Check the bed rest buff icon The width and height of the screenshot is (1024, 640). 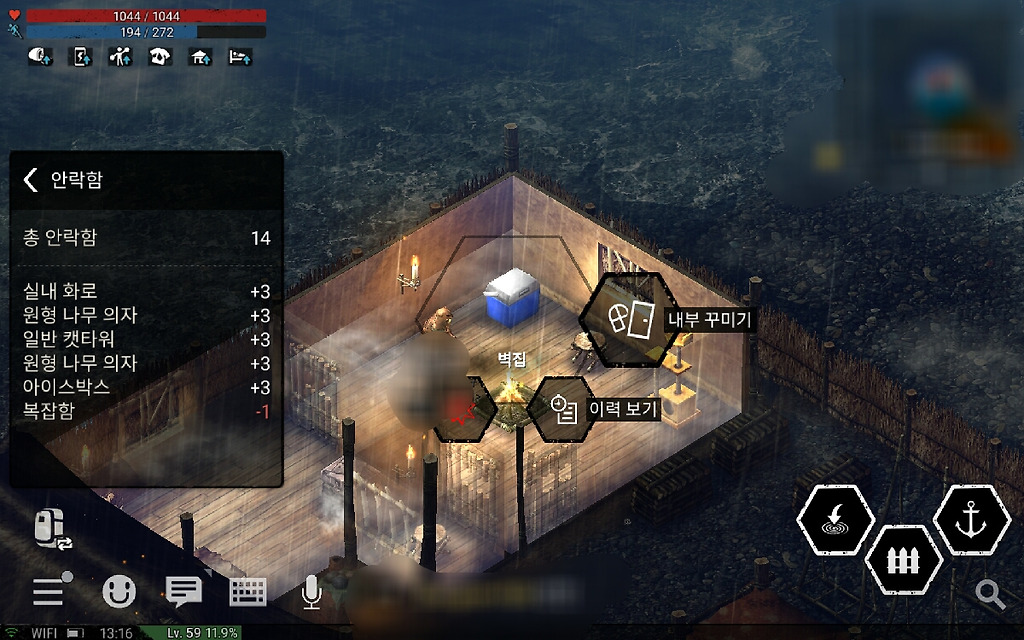click(240, 57)
